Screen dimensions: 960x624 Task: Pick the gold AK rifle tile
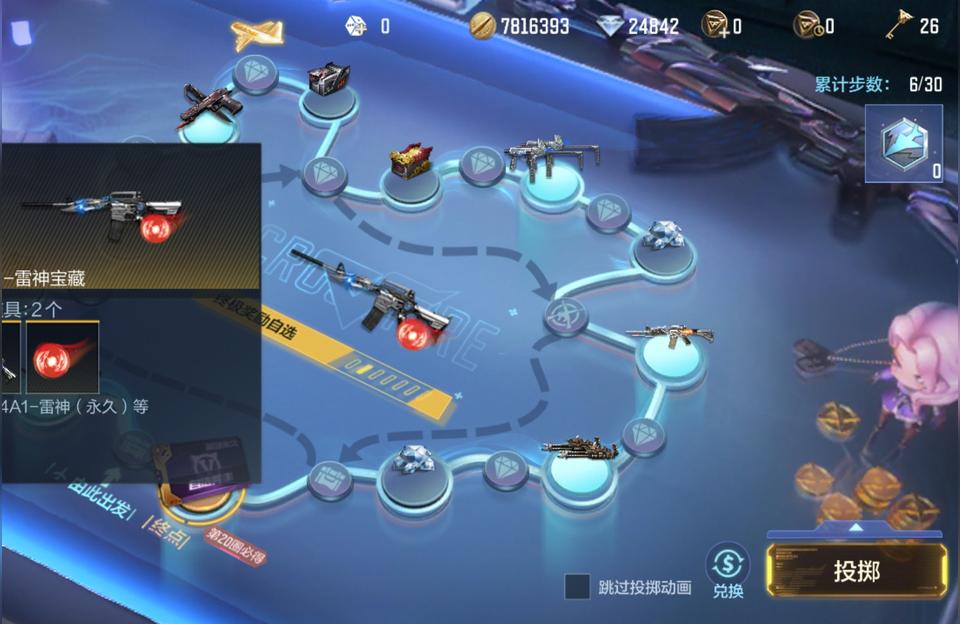pyautogui.click(x=670, y=337)
